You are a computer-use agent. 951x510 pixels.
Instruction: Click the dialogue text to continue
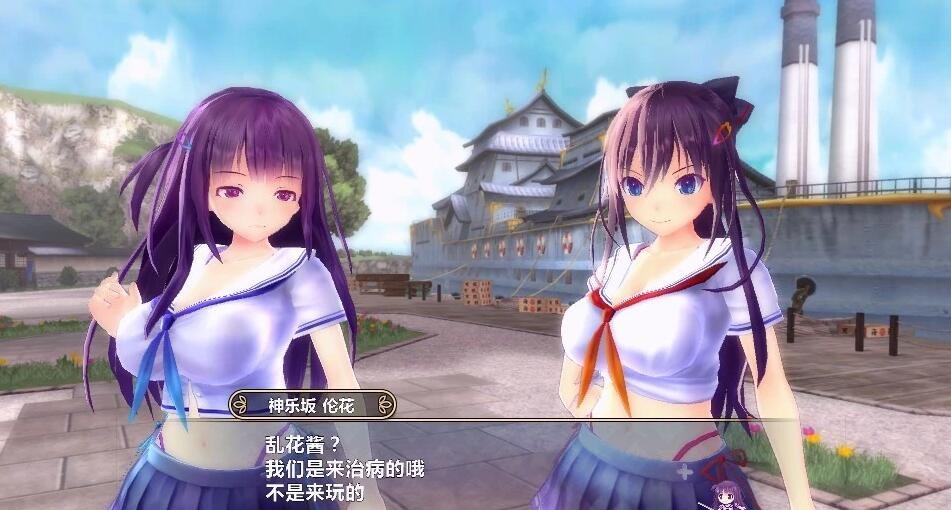pos(345,468)
